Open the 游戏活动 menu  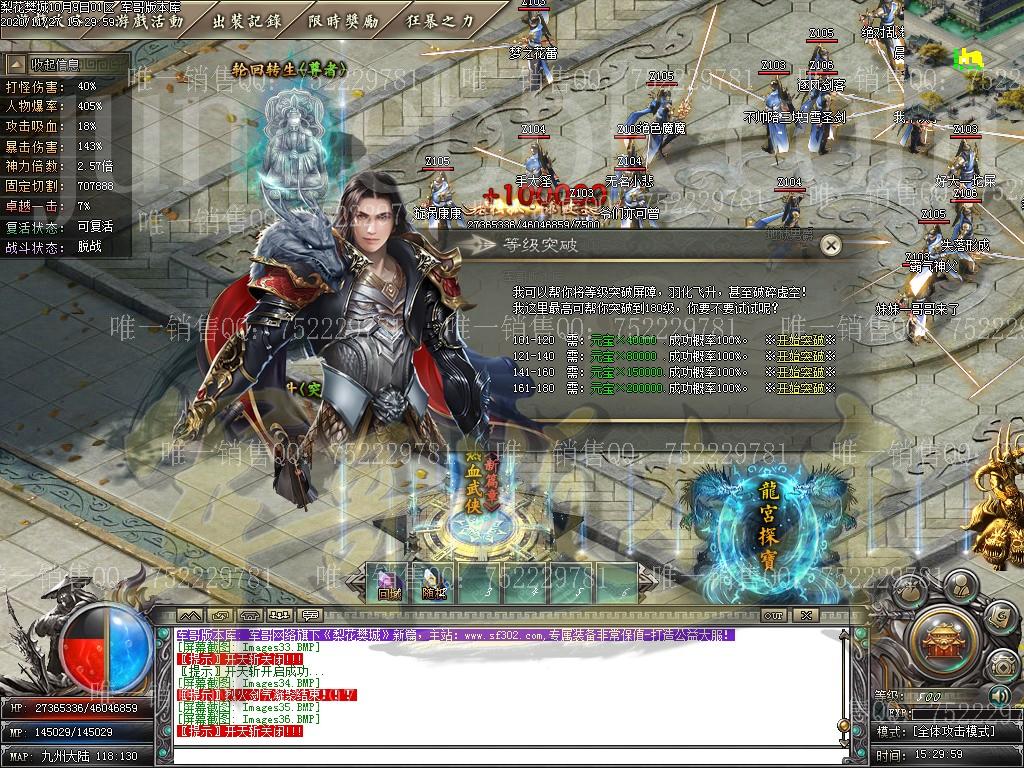click(150, 19)
